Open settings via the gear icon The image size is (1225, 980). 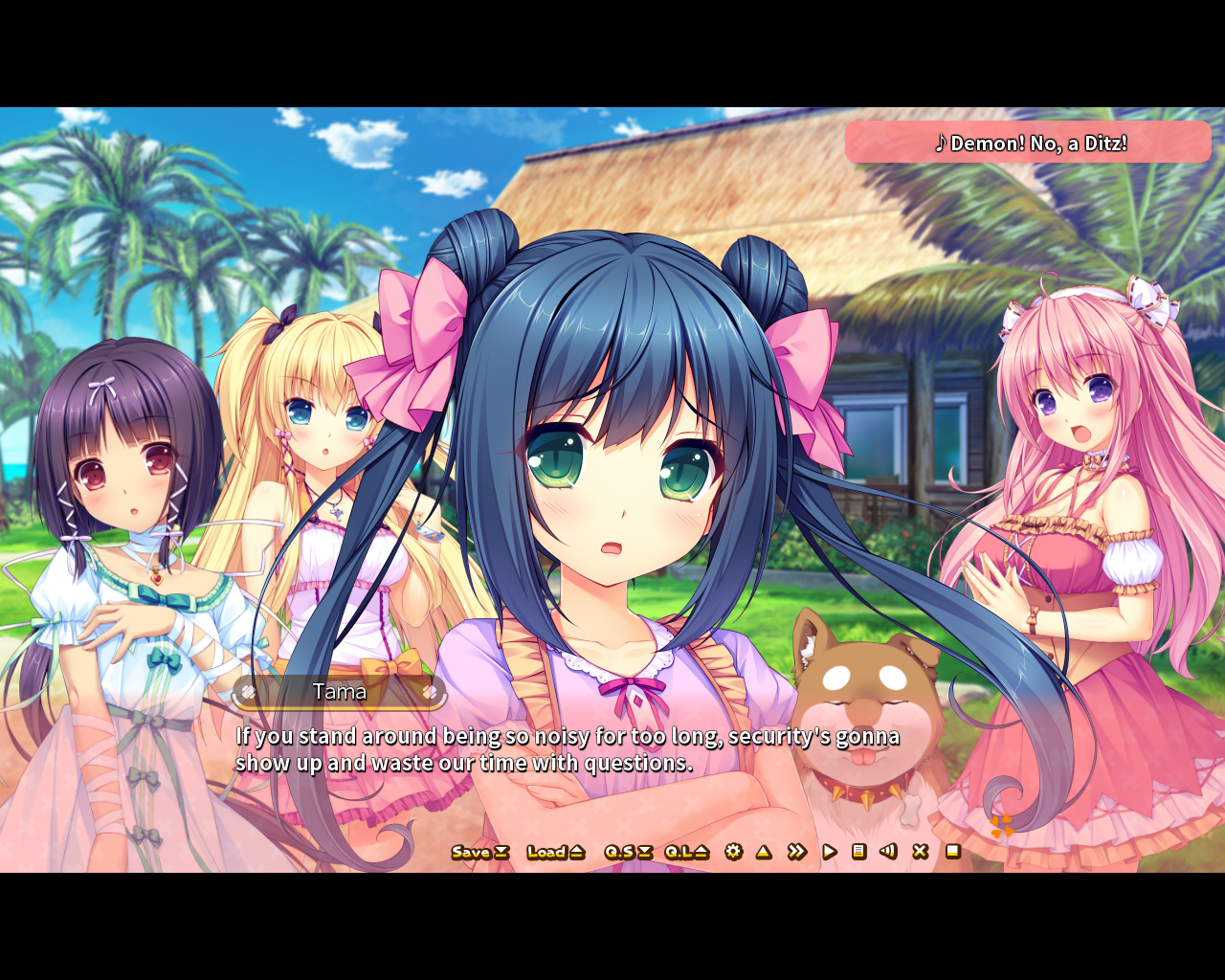click(734, 852)
